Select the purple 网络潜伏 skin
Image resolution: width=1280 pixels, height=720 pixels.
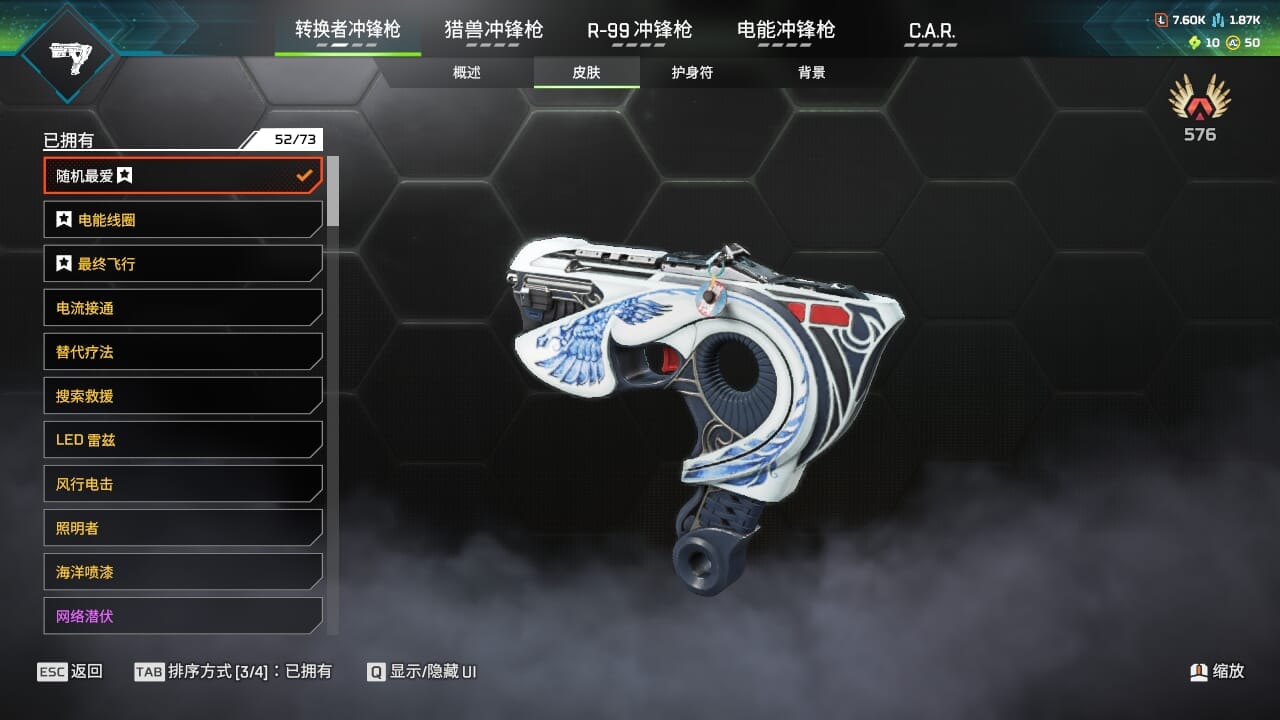[182, 616]
